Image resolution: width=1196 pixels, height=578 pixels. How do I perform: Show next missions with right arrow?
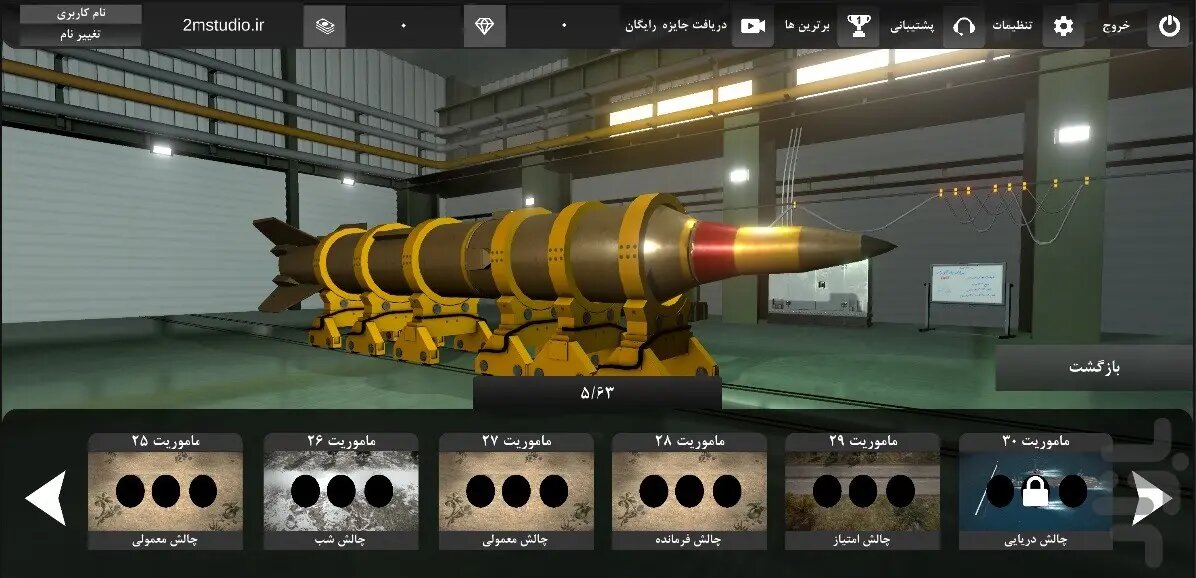[1151, 497]
